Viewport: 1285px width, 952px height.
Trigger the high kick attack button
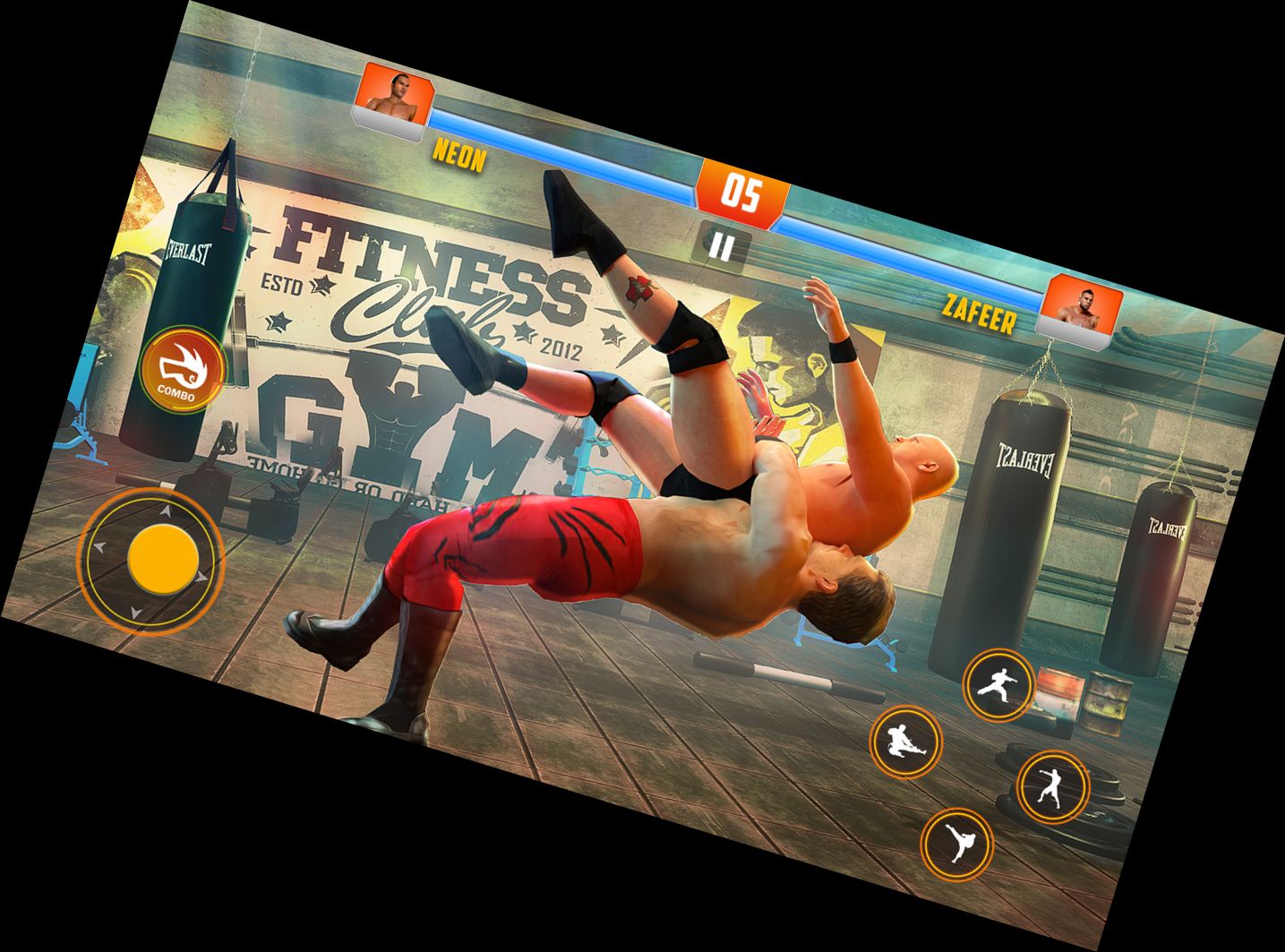pyautogui.click(x=957, y=843)
